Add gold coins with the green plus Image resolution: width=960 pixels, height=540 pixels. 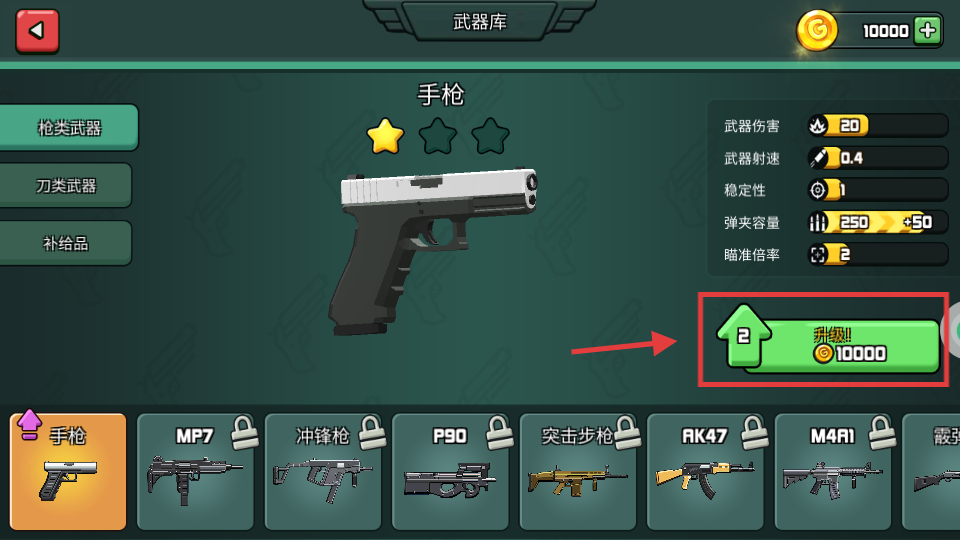[928, 31]
